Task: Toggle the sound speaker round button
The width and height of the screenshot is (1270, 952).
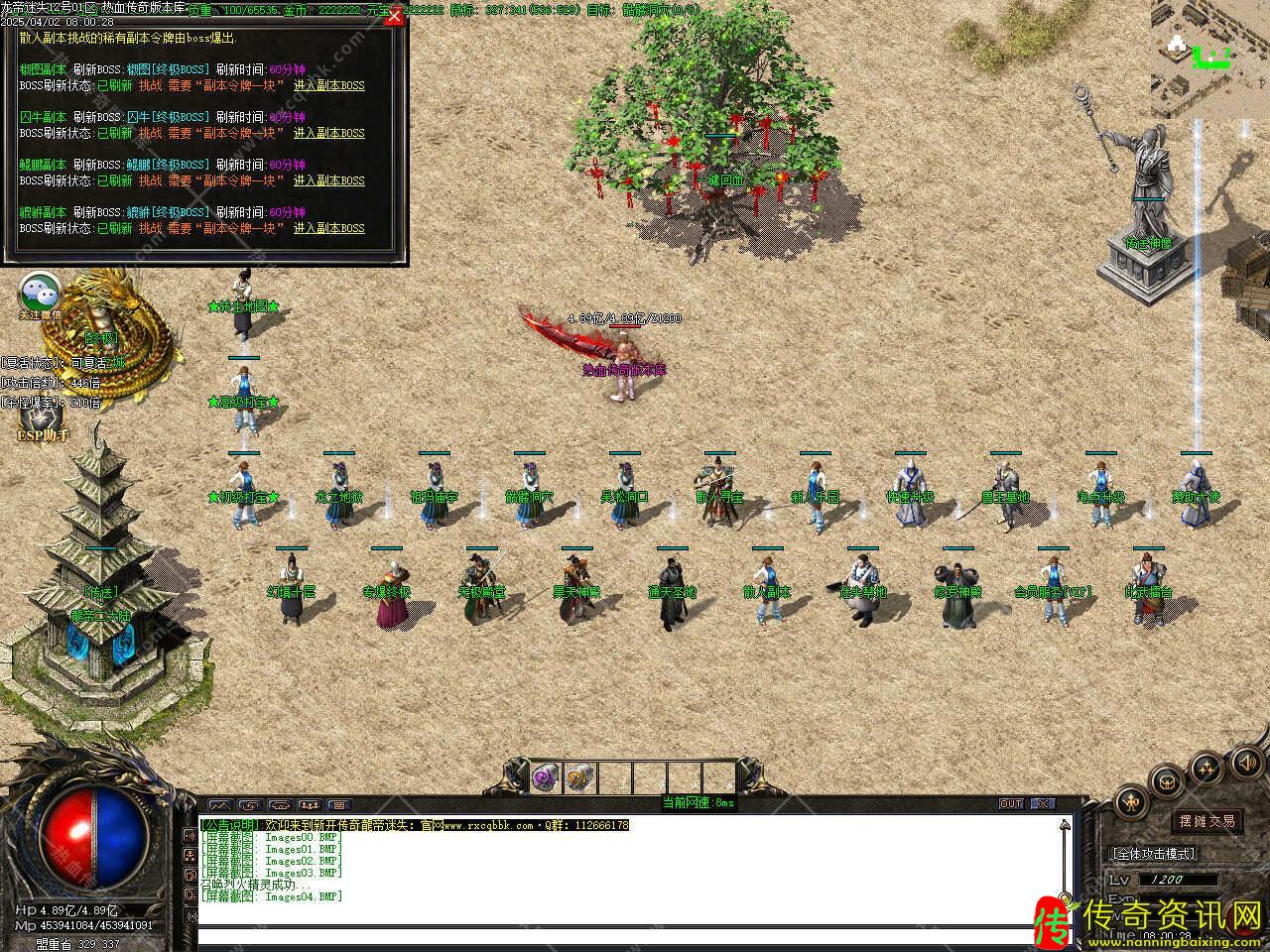Action: [1246, 762]
